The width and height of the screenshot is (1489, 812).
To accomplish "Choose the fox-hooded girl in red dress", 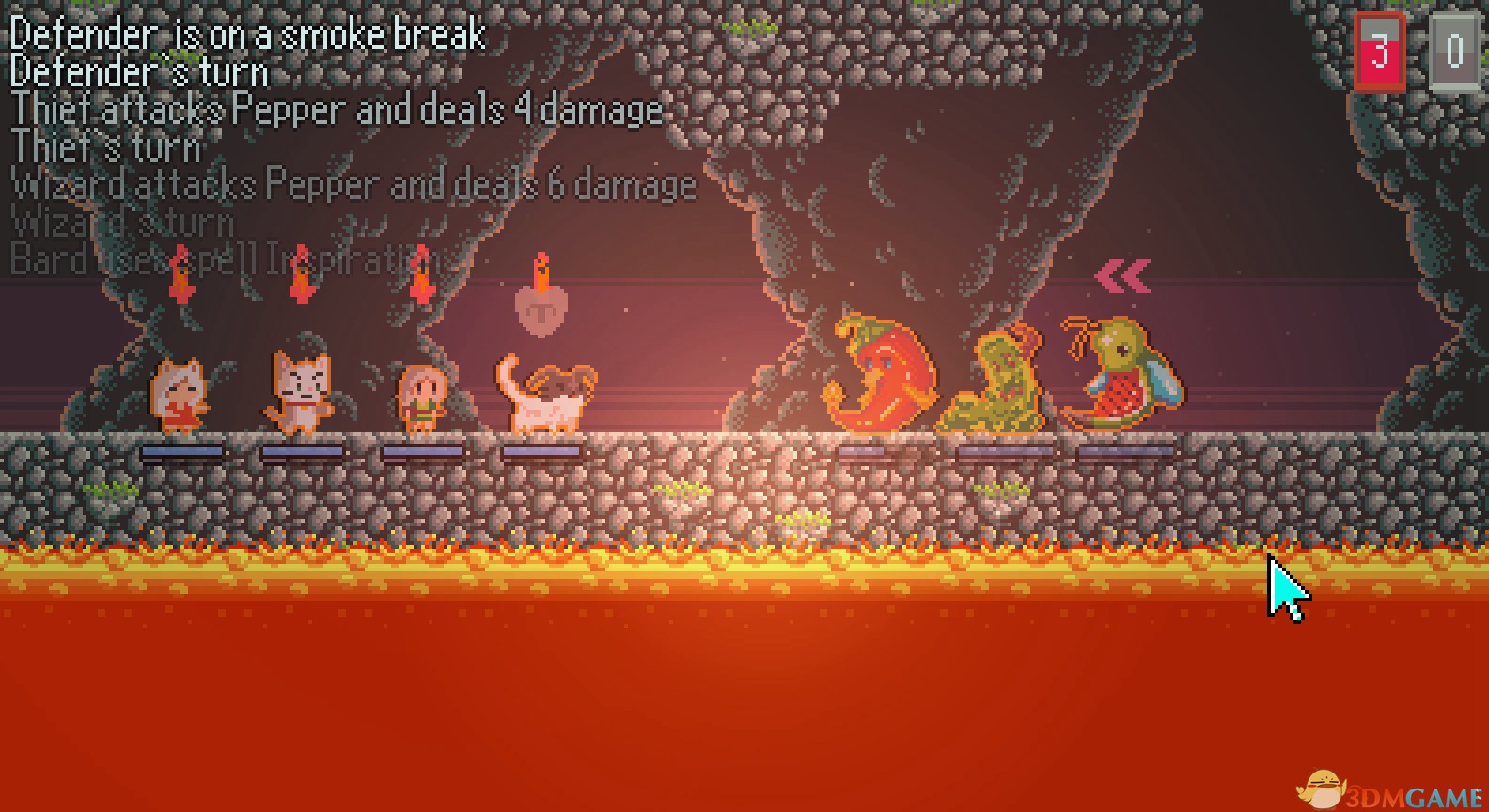I will pyautogui.click(x=180, y=397).
